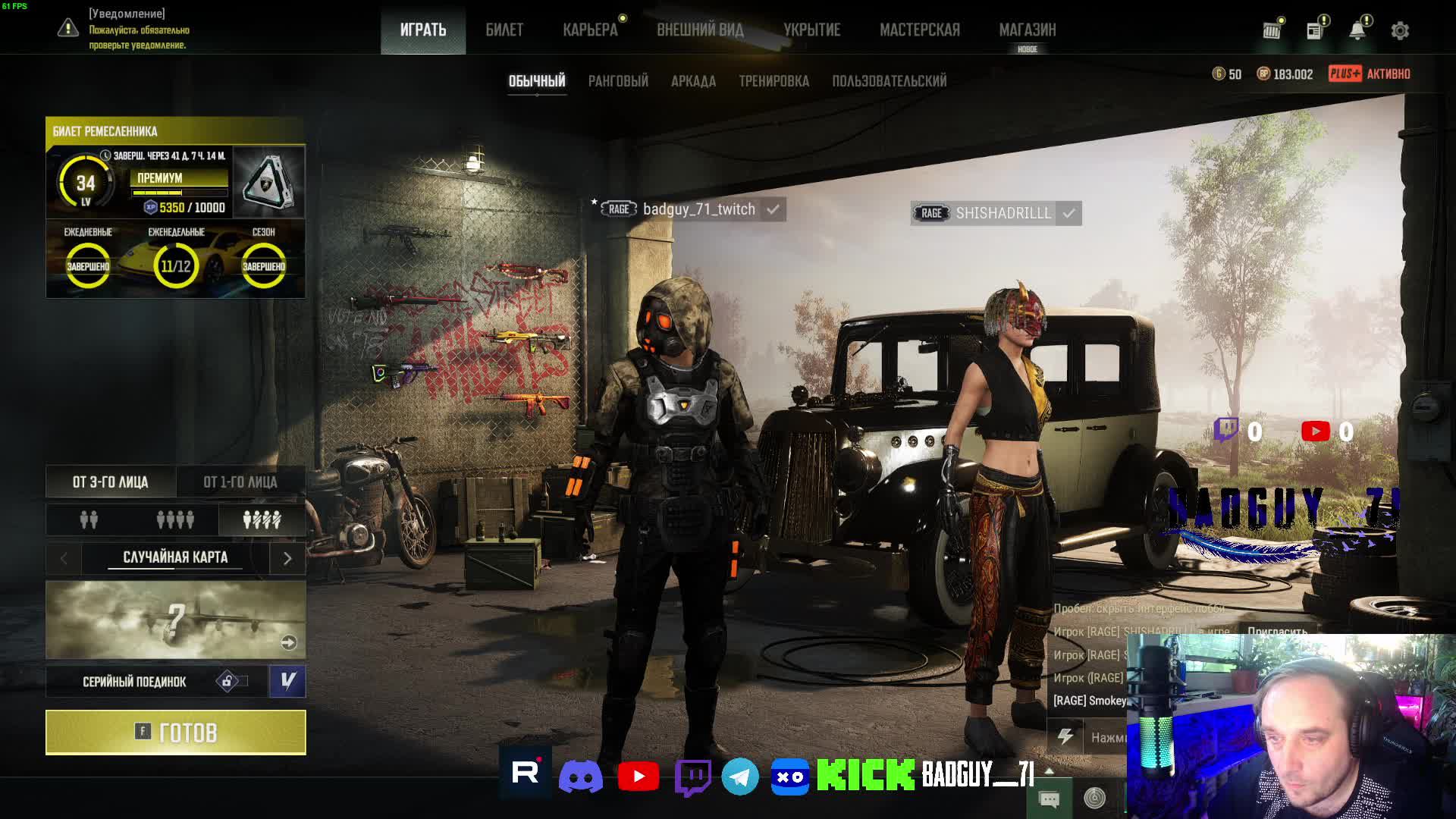Open the random map preview thumbnail
Viewport: 1456px width, 819px height.
point(175,620)
